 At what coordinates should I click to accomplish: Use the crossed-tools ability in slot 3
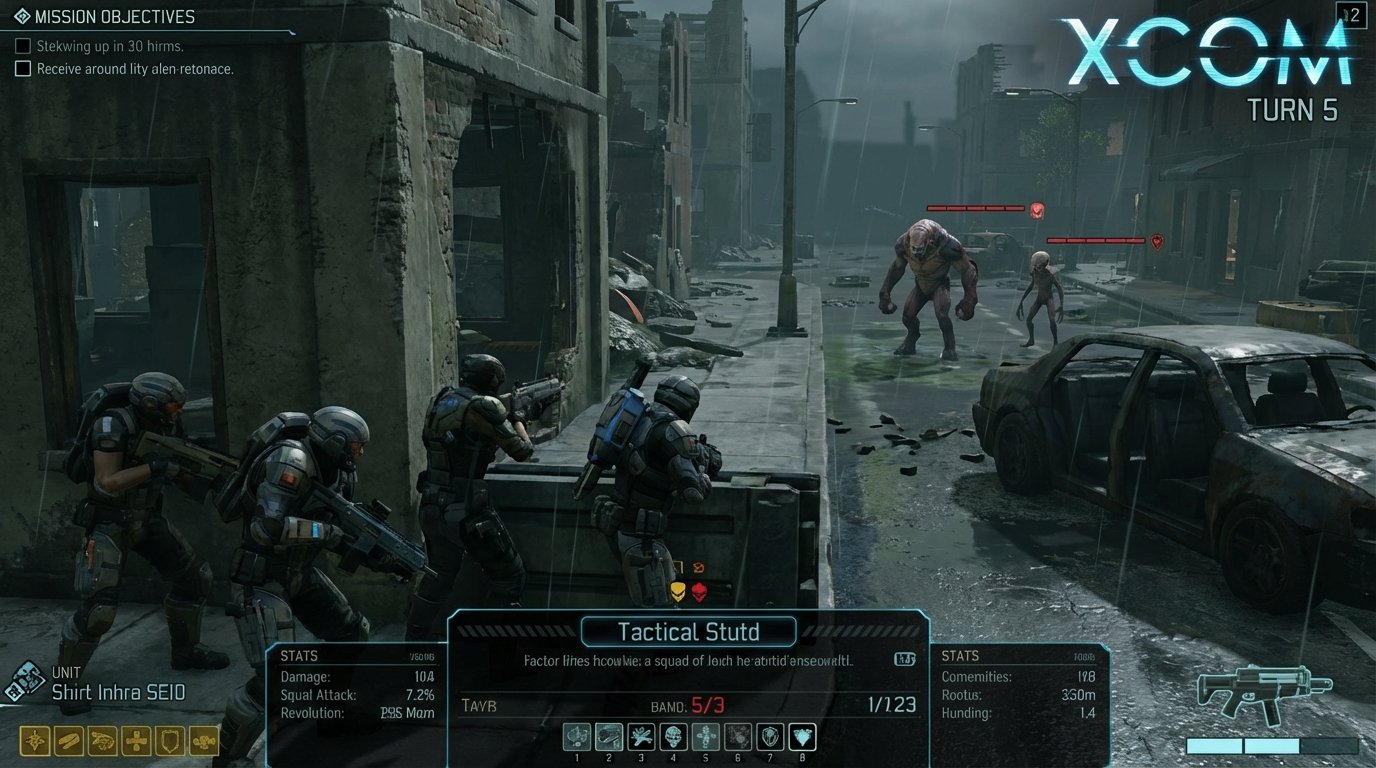(641, 738)
